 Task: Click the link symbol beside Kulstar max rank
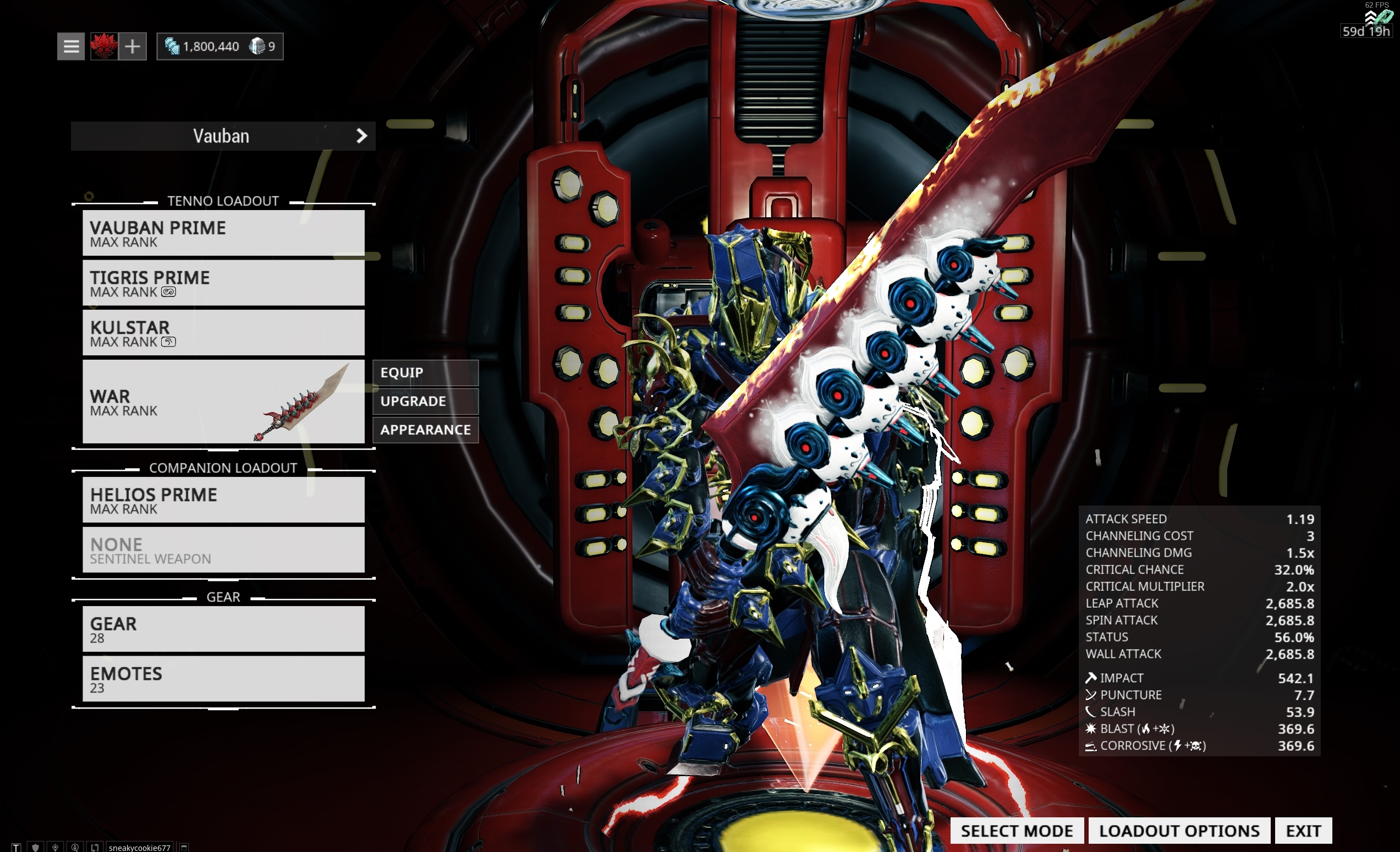[x=169, y=342]
